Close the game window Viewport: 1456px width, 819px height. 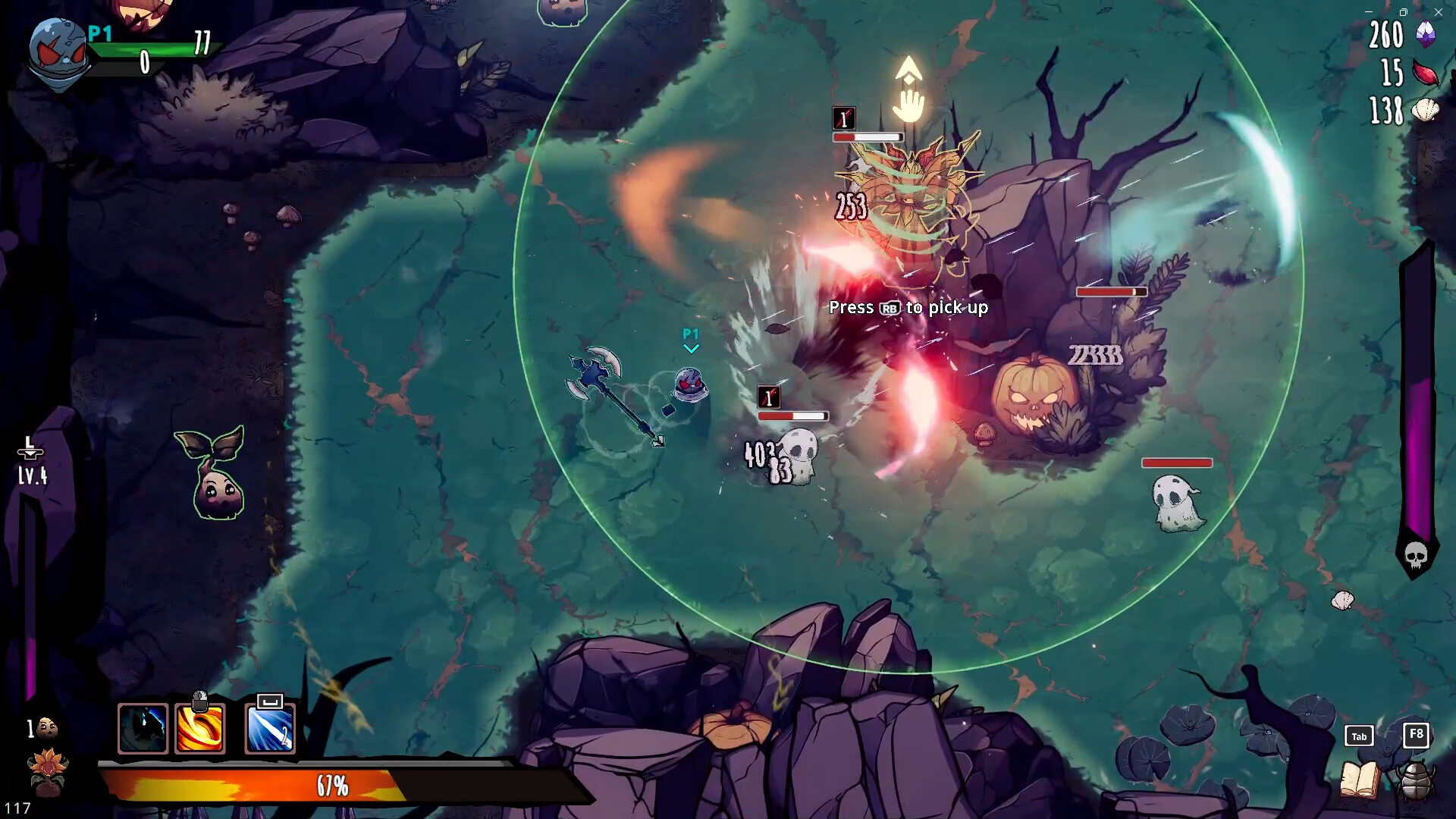[x=1439, y=12]
